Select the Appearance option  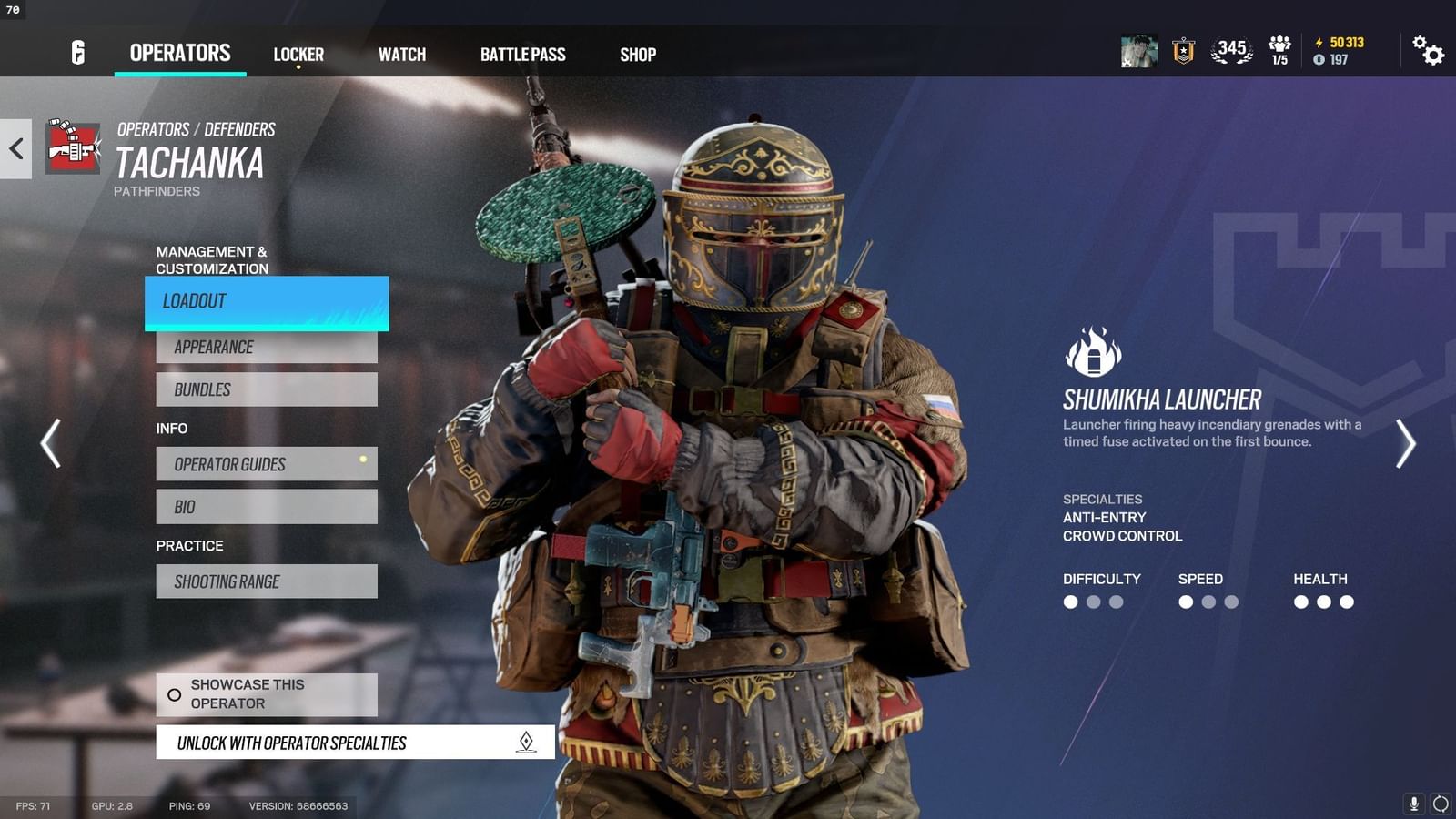(x=266, y=347)
